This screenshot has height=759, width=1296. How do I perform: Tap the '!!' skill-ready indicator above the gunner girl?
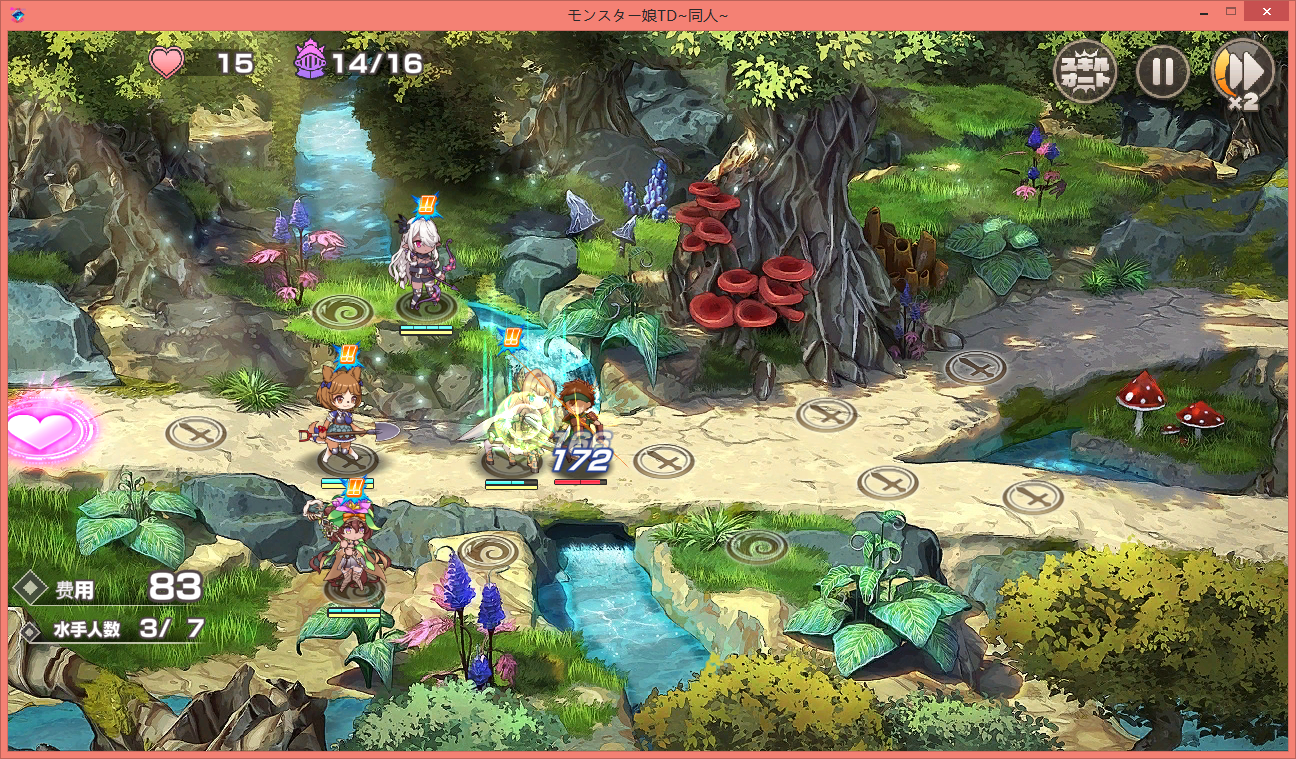(x=349, y=353)
